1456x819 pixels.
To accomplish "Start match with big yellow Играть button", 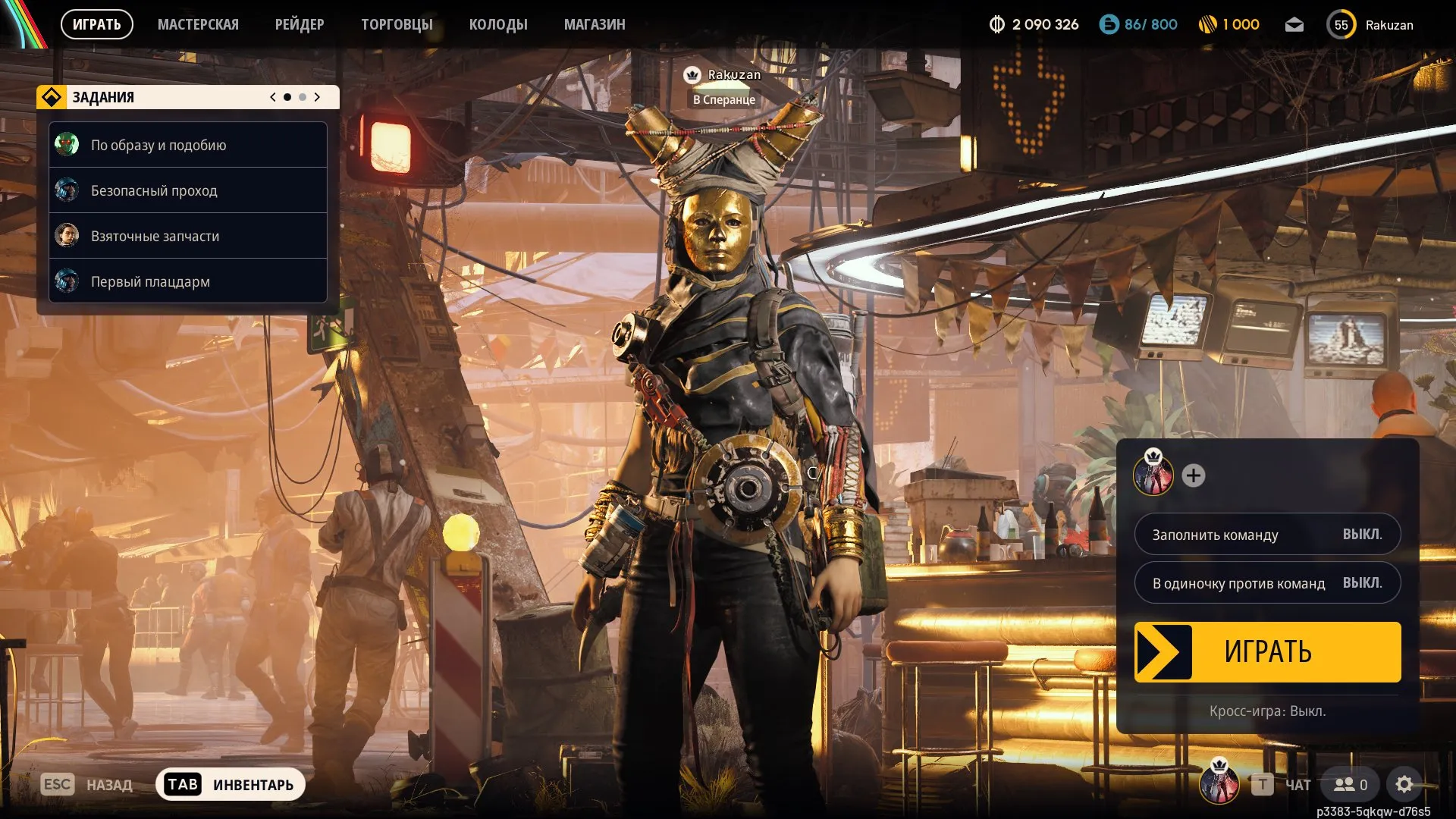I will point(1267,652).
